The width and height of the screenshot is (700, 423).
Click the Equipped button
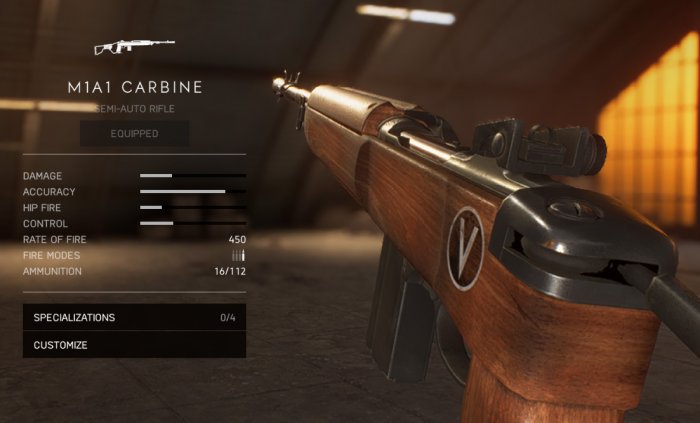tap(134, 133)
